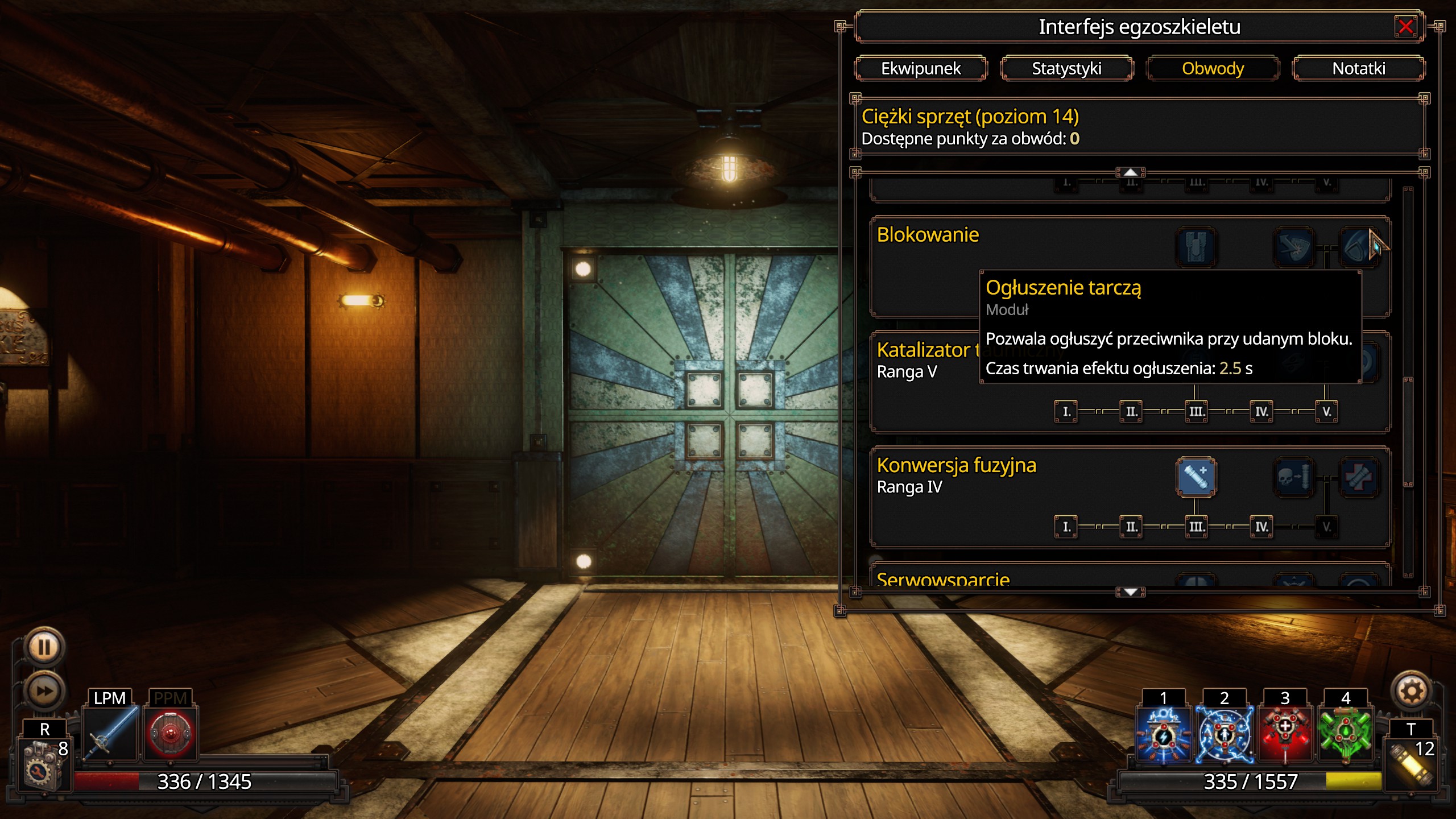Choose Konwersja fuzyjna skull module icon
This screenshot has width=1456, height=819.
click(x=1293, y=477)
